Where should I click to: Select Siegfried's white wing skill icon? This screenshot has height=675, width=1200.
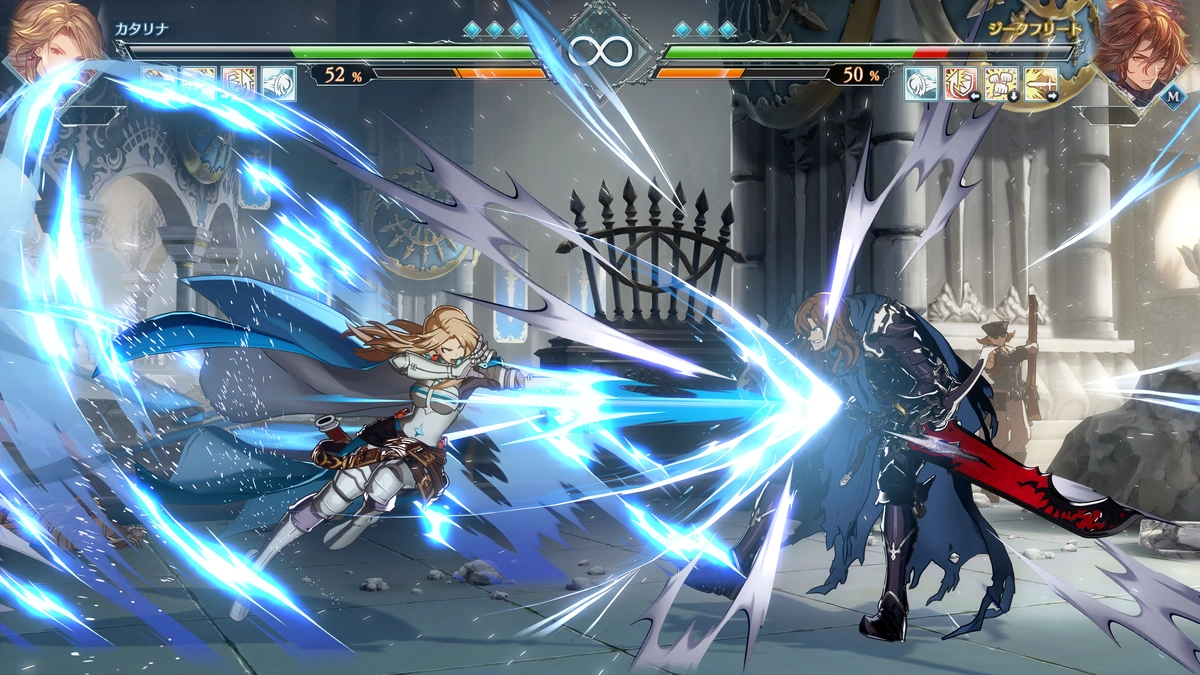pos(921,83)
